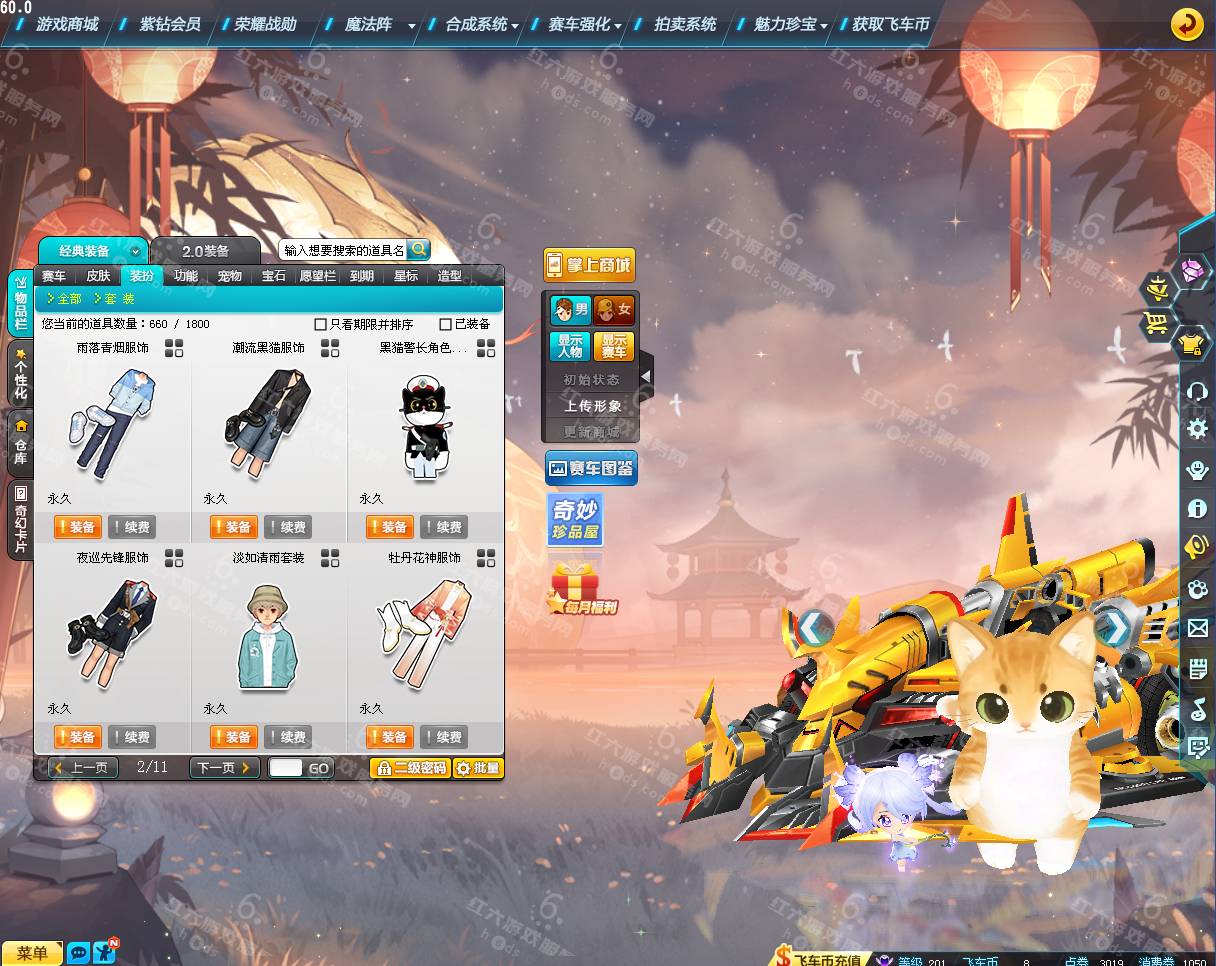Open the 拍卖系统 auction menu

point(685,24)
